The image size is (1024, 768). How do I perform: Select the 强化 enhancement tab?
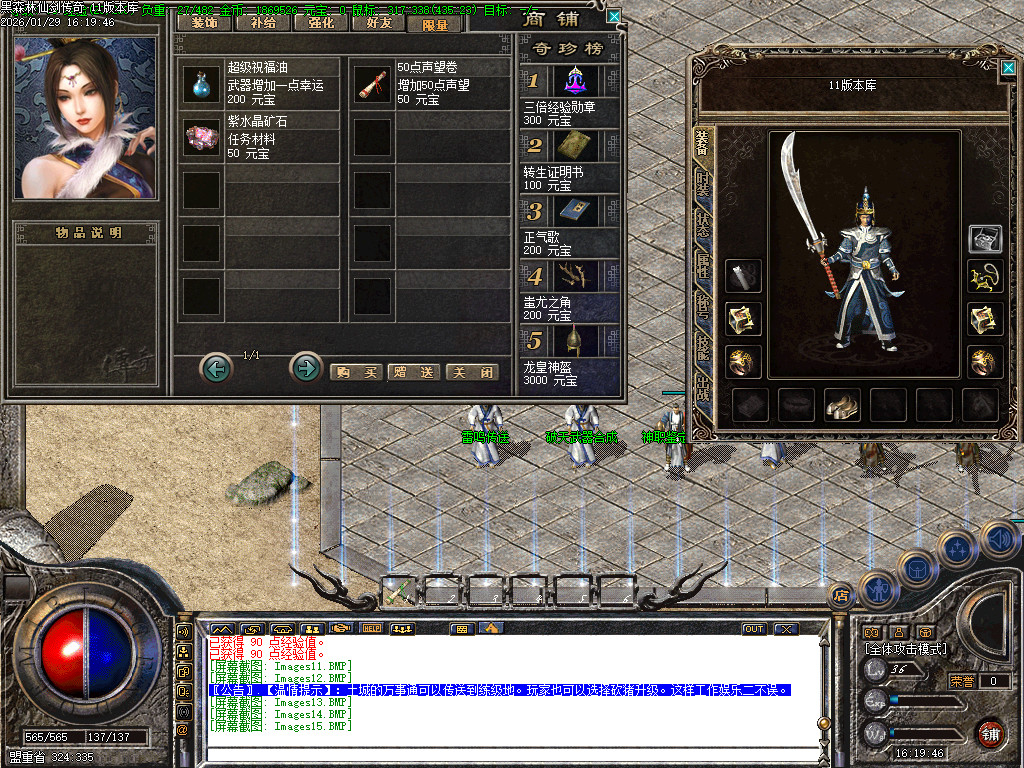pos(320,23)
